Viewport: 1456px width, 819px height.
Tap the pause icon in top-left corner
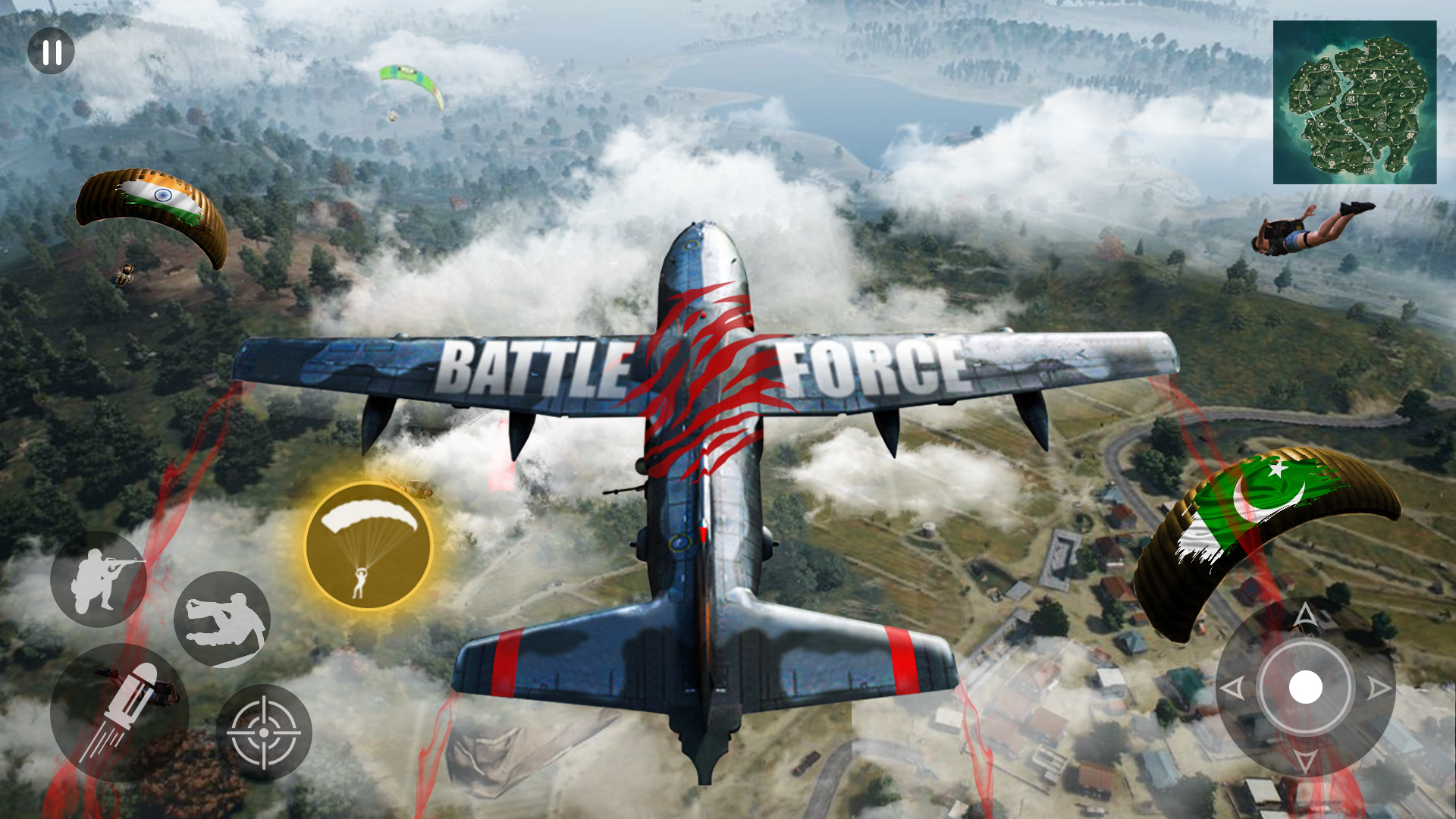[x=49, y=52]
